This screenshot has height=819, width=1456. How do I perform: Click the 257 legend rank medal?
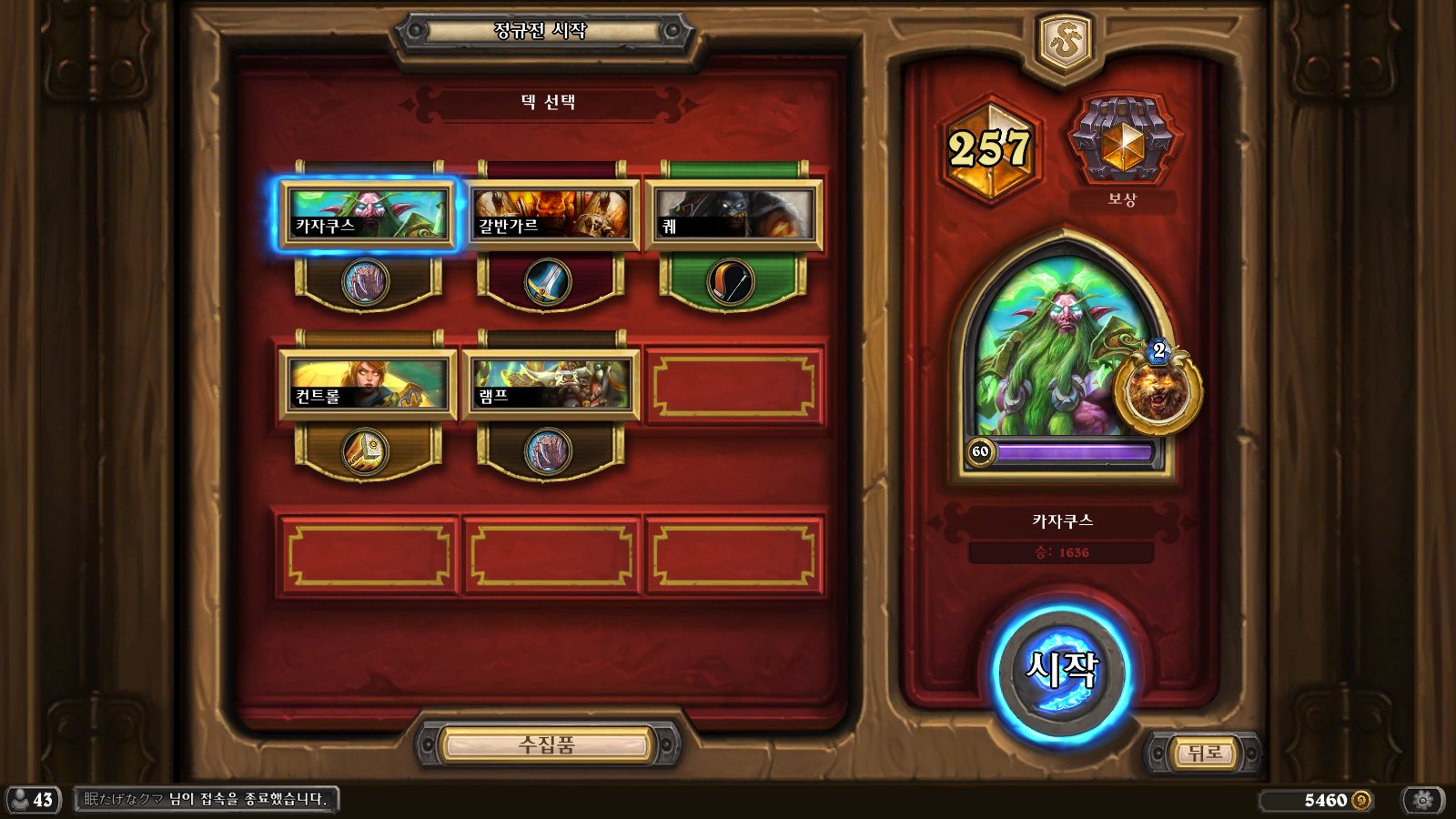[989, 148]
